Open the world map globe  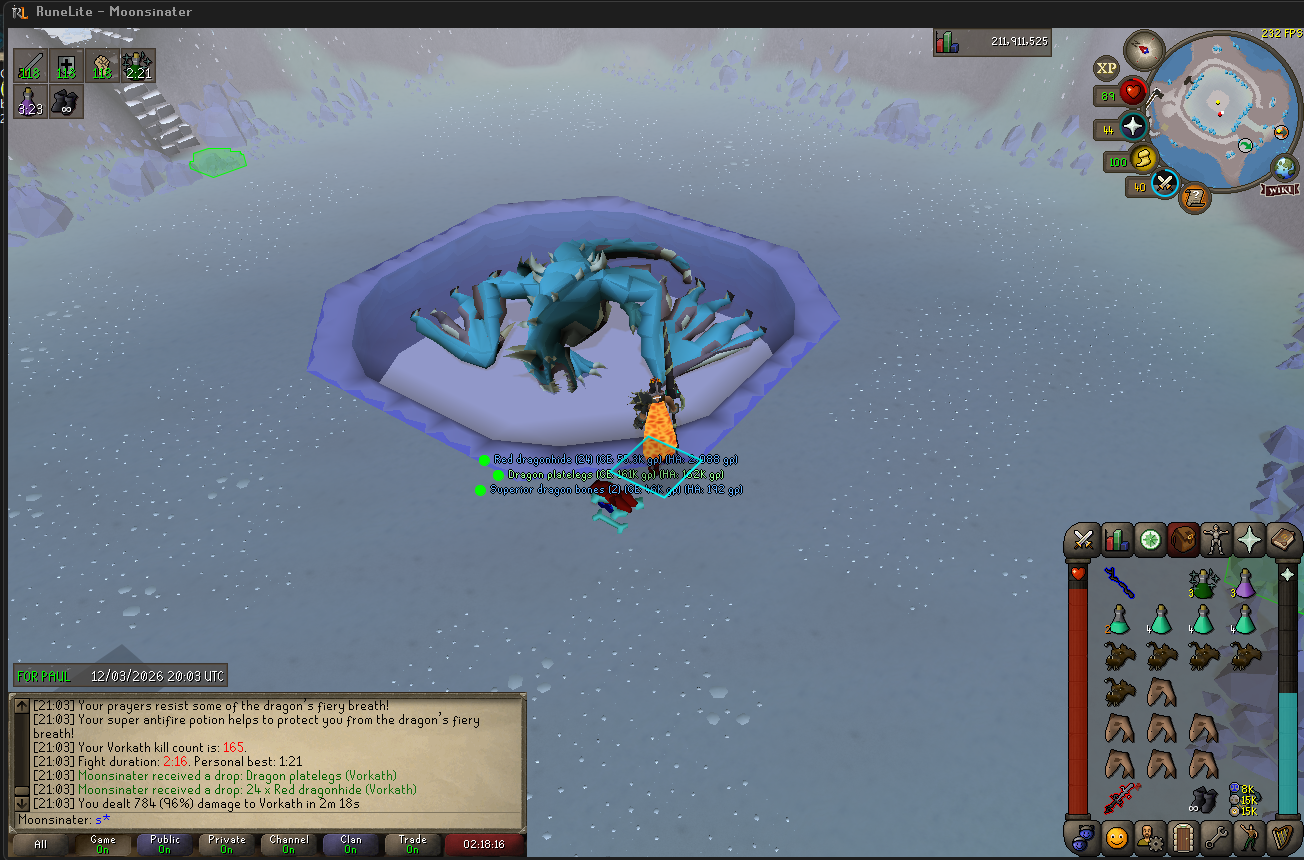point(1283,167)
